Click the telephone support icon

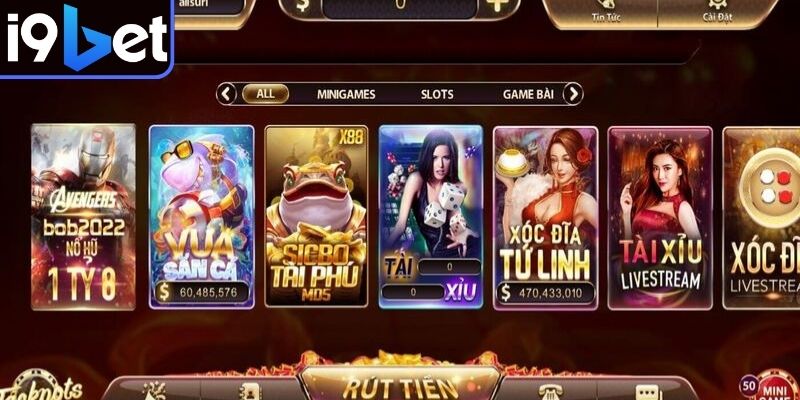(x=546, y=392)
